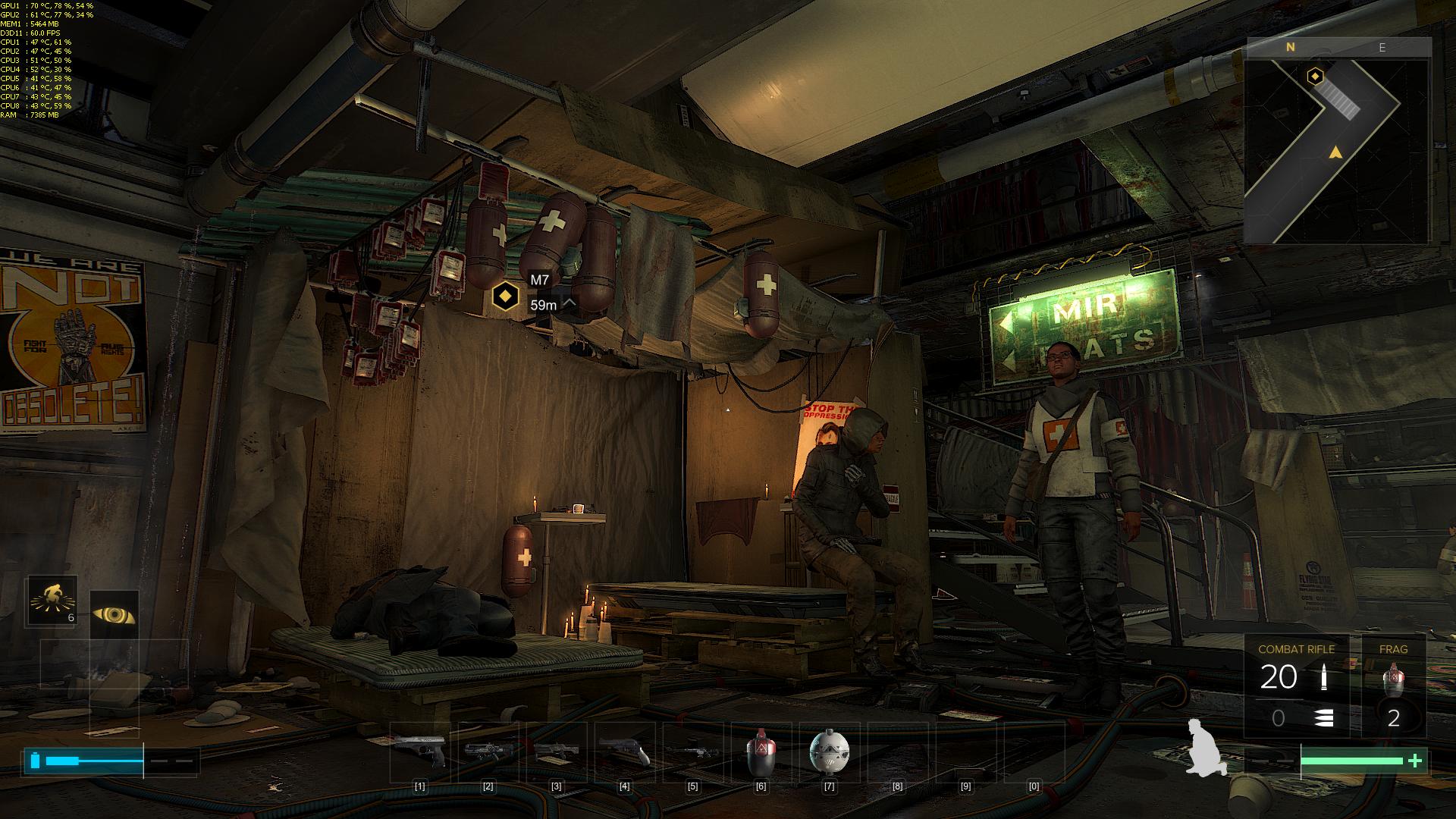
Task: Select the objective marker on the minimap
Action: [1315, 76]
